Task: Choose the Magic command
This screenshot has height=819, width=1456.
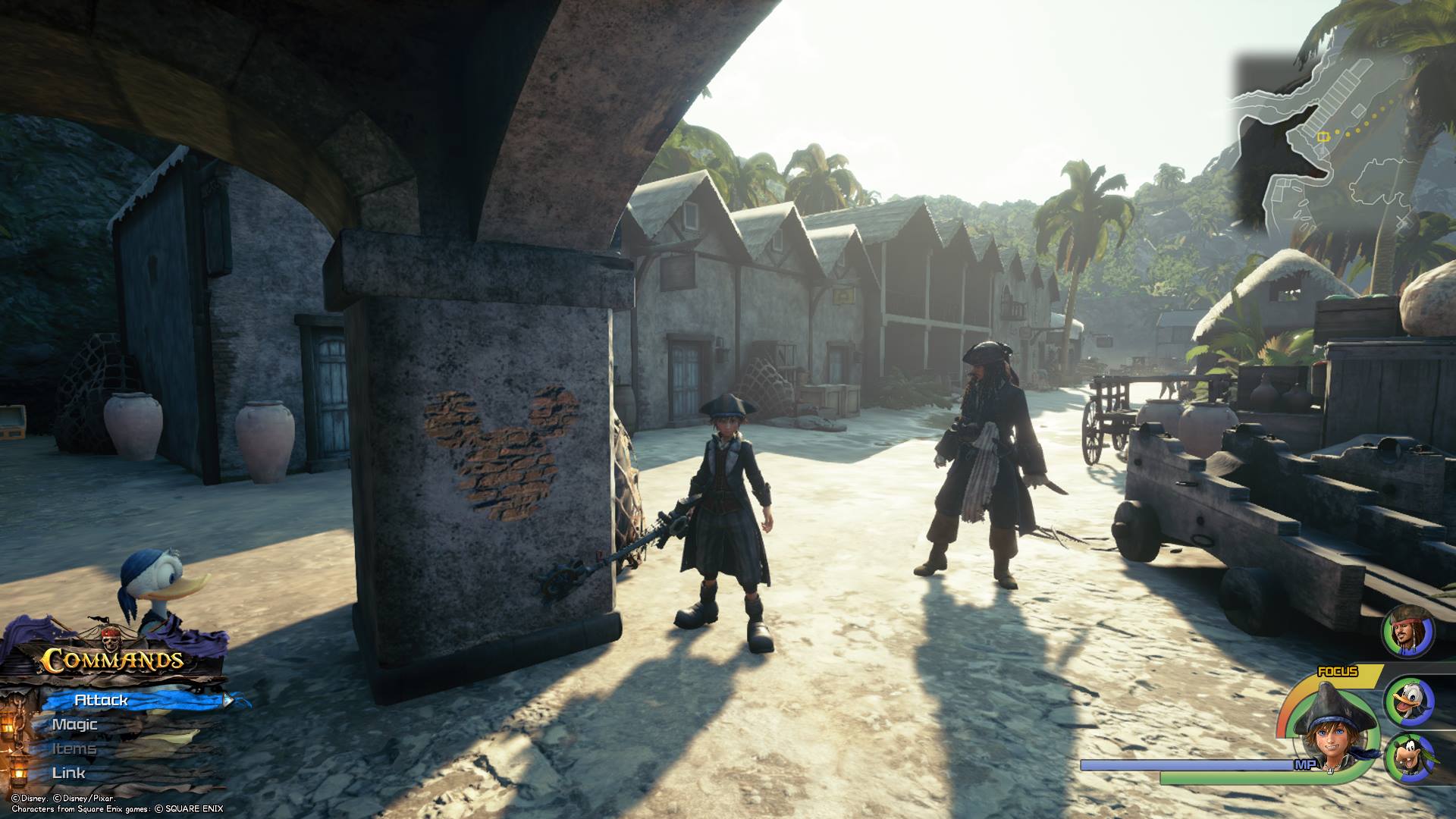Action: (75, 724)
